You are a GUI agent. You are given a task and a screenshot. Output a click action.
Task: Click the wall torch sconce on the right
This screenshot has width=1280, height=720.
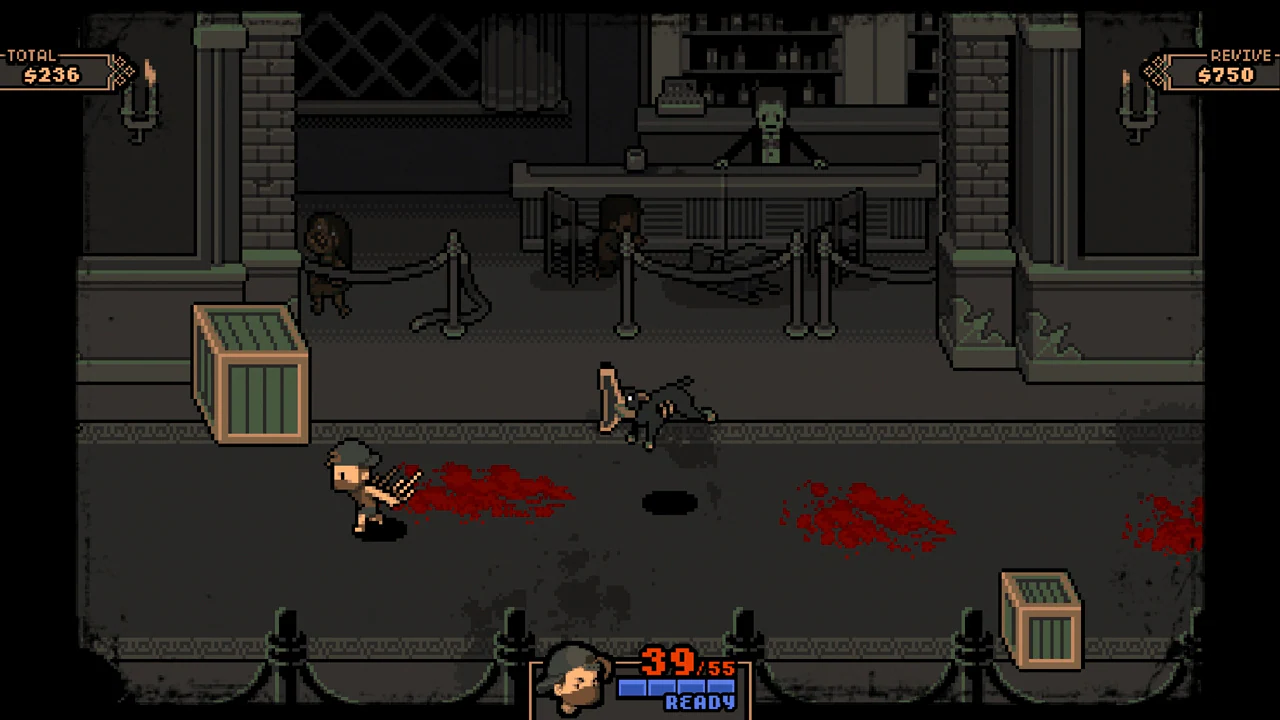point(1140,110)
